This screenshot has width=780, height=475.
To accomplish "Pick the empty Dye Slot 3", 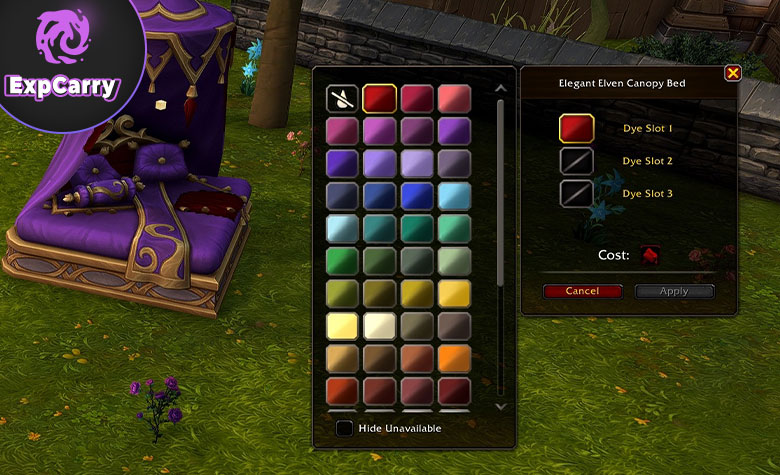I will click(577, 193).
